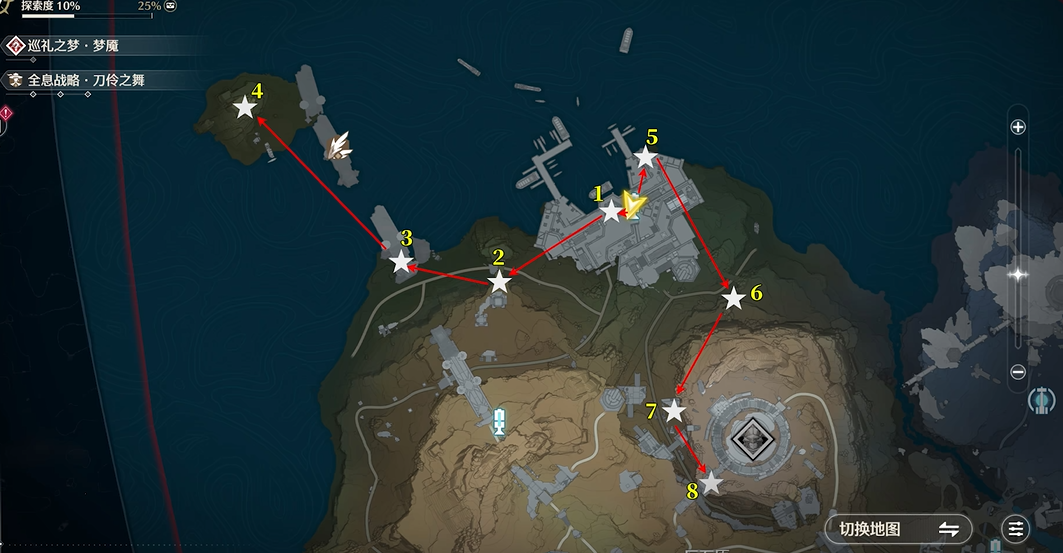Select the glowing cyan beacon map marker
The height and width of the screenshot is (553, 1063).
pyautogui.click(x=500, y=421)
